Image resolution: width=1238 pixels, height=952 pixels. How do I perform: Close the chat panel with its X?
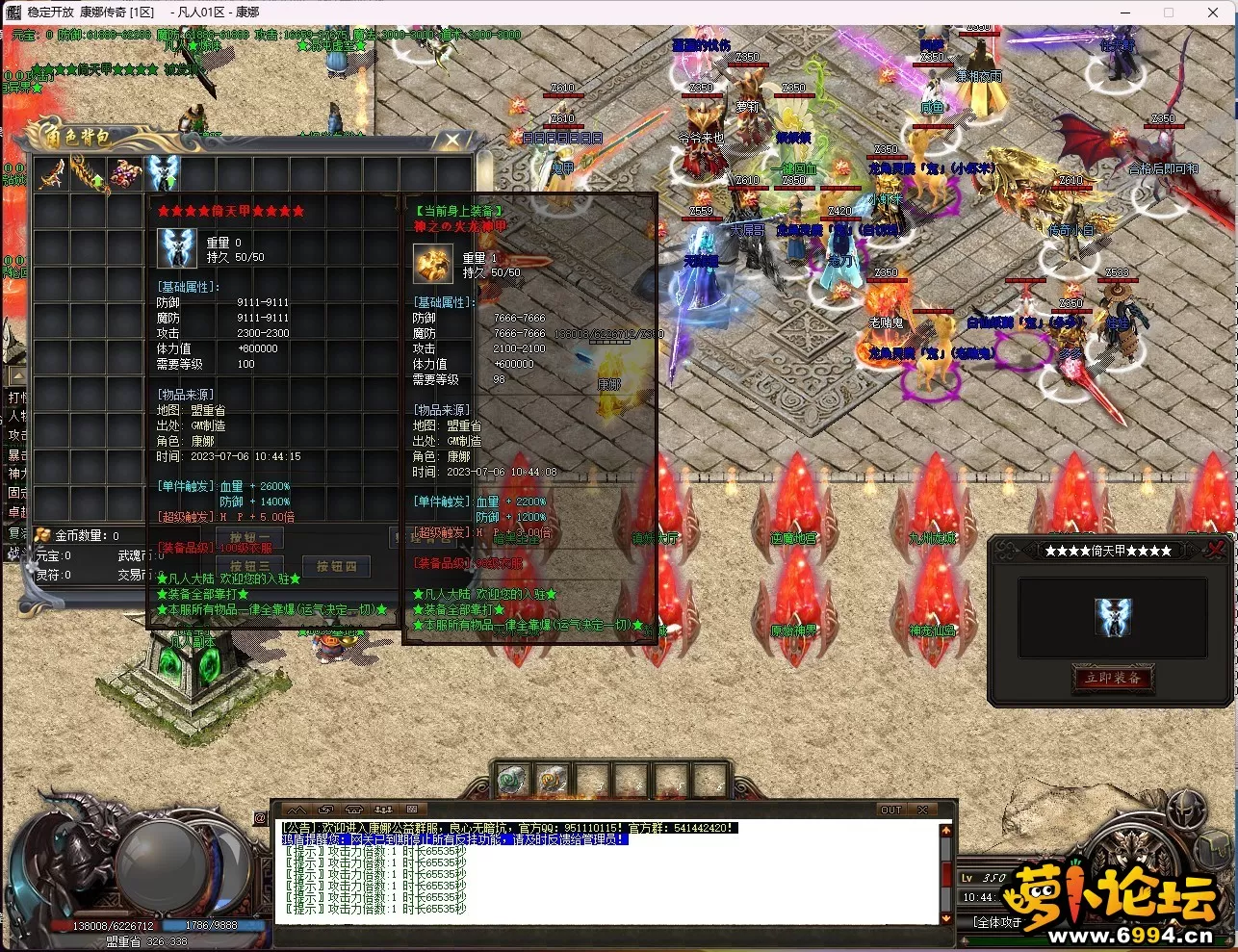[x=923, y=810]
